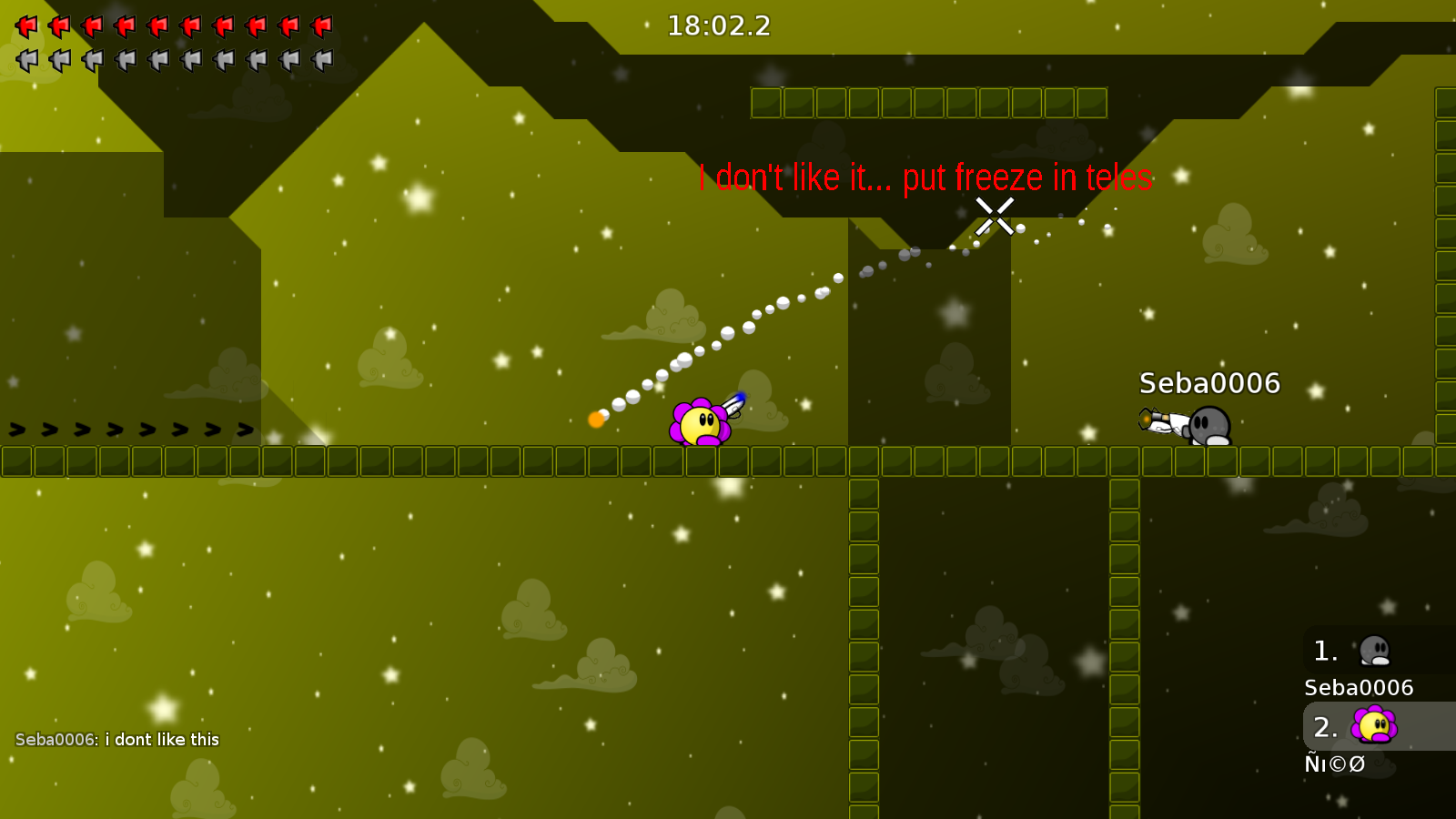
Task: Click the chat message saying i dont like this
Action: click(116, 739)
